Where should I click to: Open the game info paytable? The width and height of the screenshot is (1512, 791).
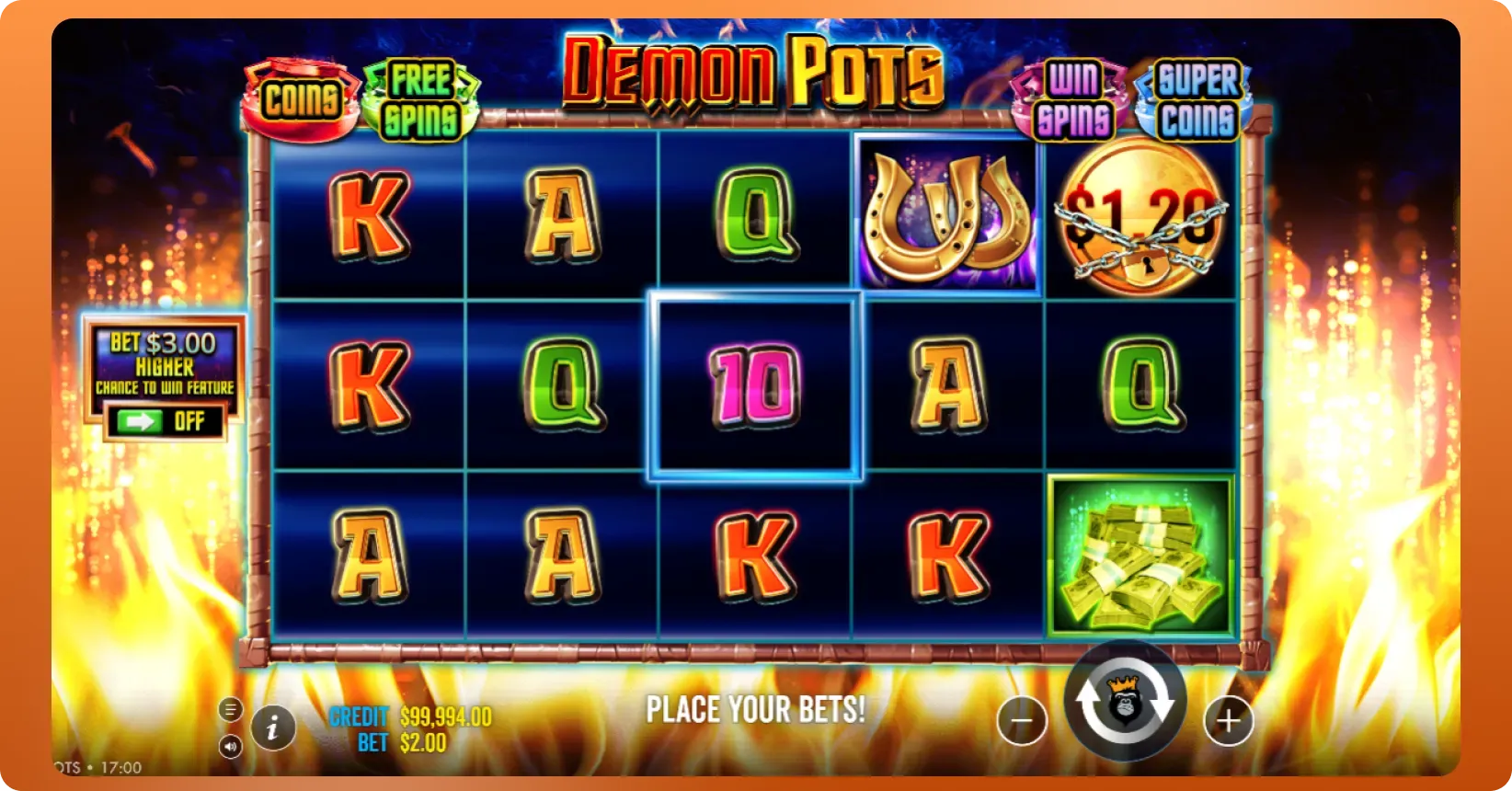(x=272, y=729)
